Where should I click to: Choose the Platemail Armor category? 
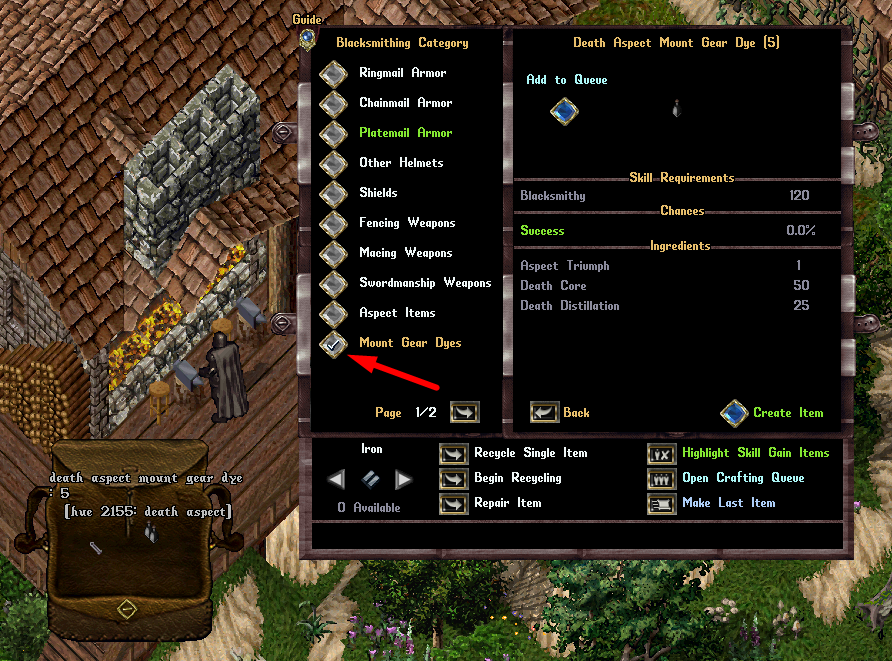tap(333, 134)
